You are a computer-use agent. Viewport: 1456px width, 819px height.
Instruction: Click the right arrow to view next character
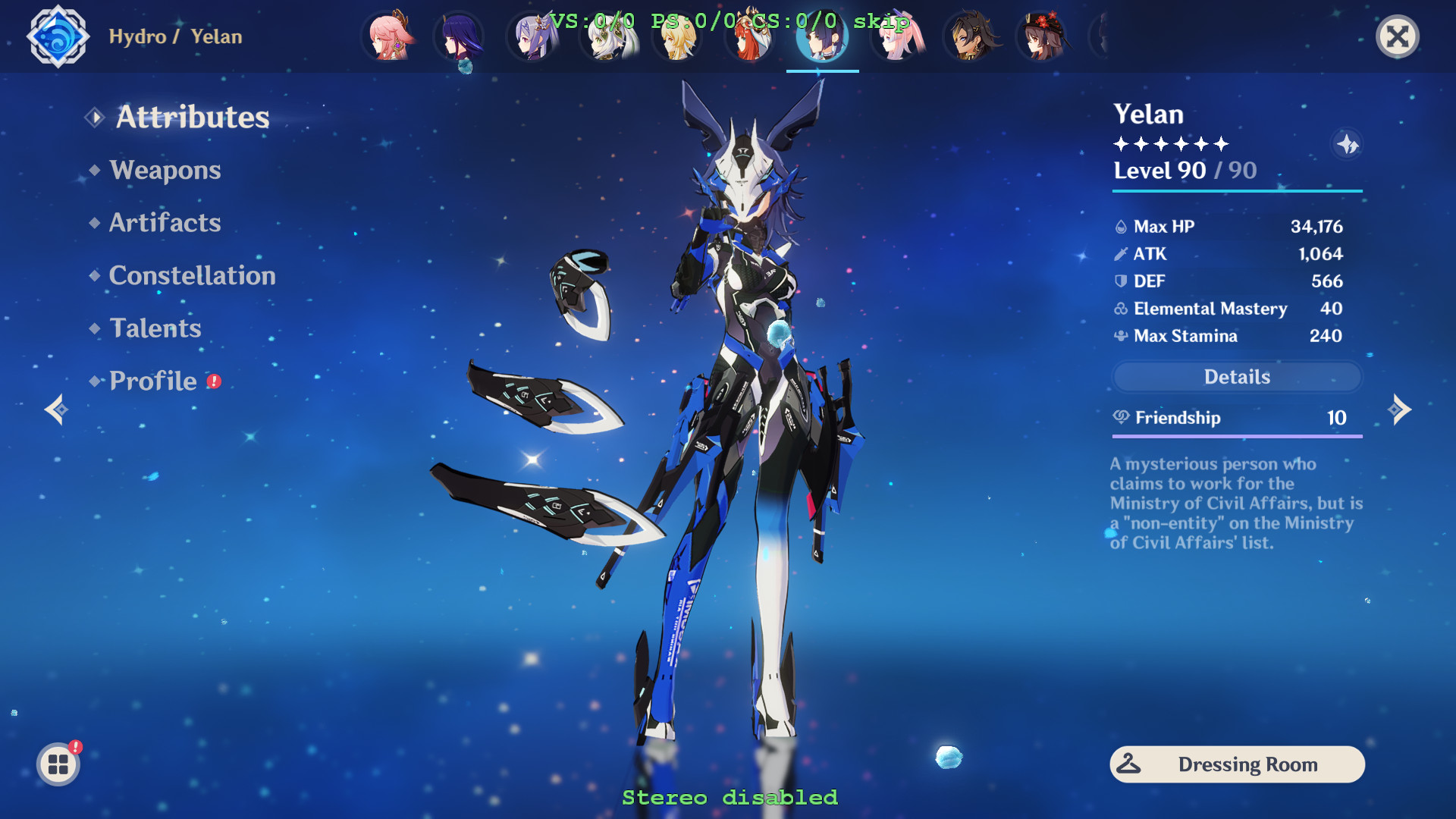click(x=1401, y=409)
